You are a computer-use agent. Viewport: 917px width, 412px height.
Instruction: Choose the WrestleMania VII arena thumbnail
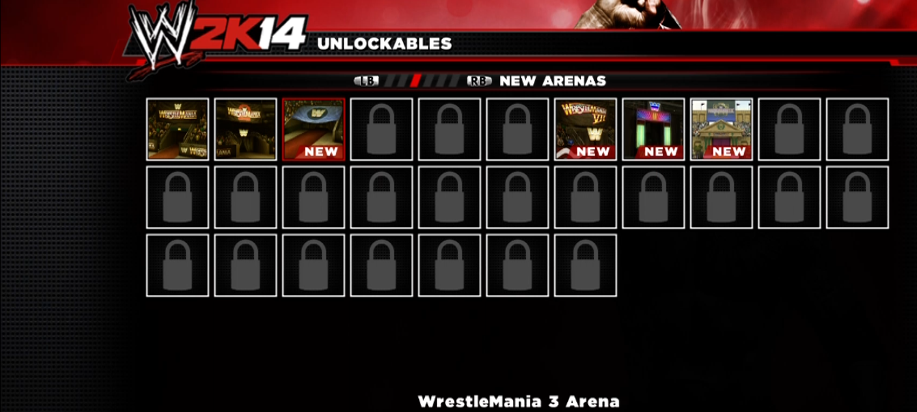585,129
